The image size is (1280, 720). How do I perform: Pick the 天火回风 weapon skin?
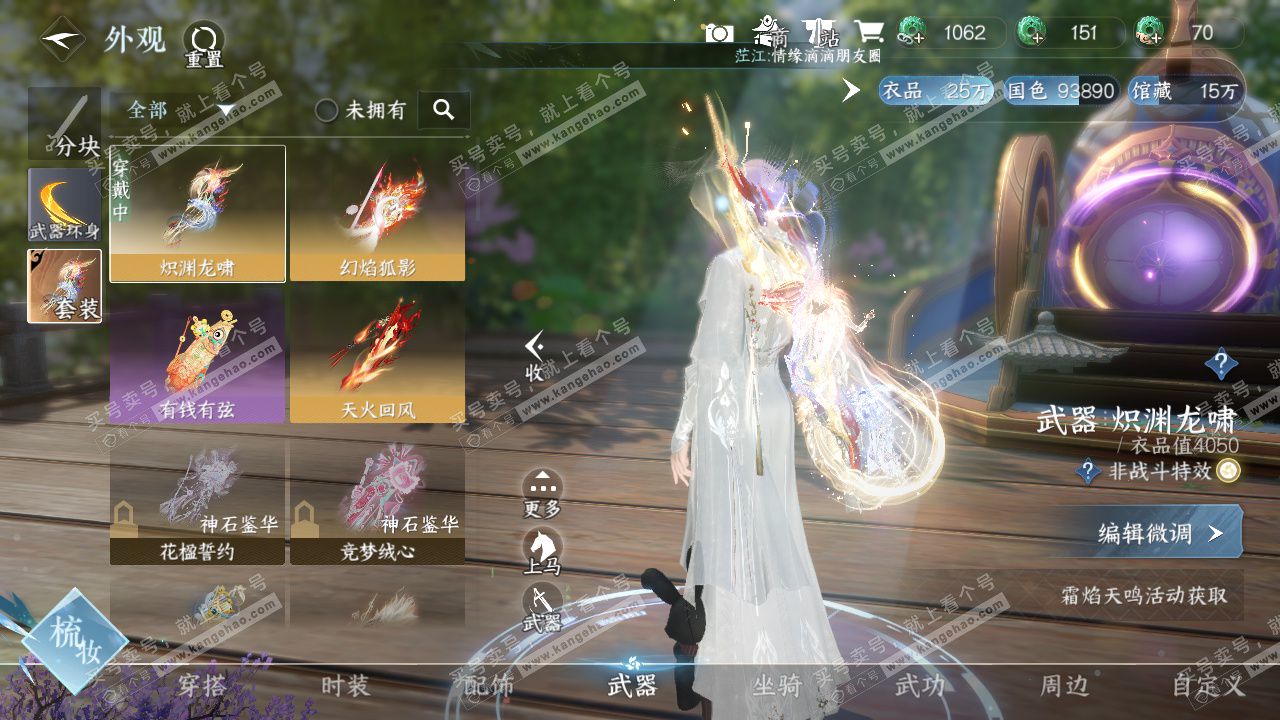click(x=377, y=355)
